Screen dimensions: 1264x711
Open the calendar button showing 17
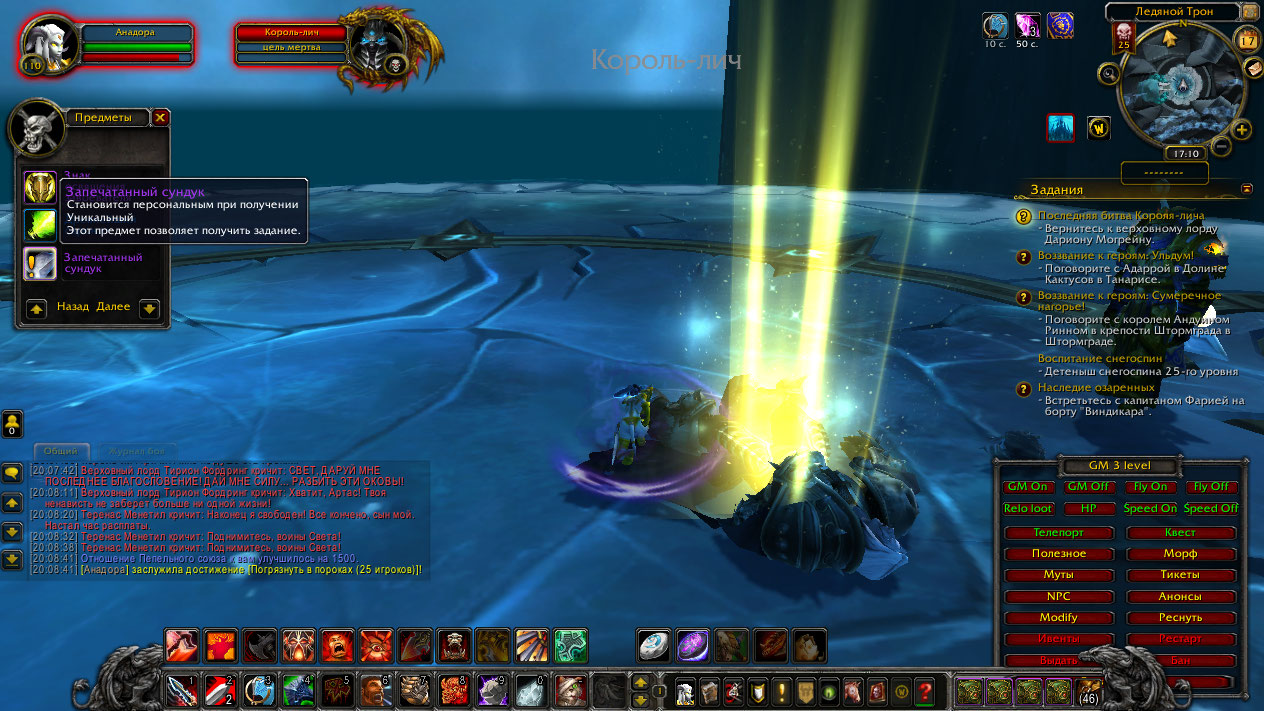coord(1247,40)
